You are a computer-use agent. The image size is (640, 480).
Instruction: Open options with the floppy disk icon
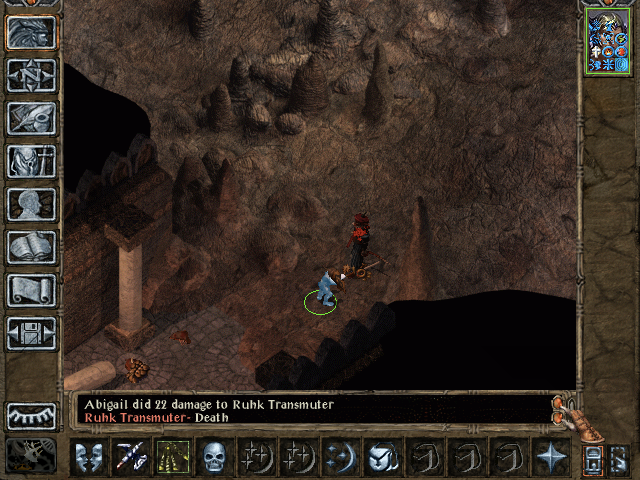31,333
